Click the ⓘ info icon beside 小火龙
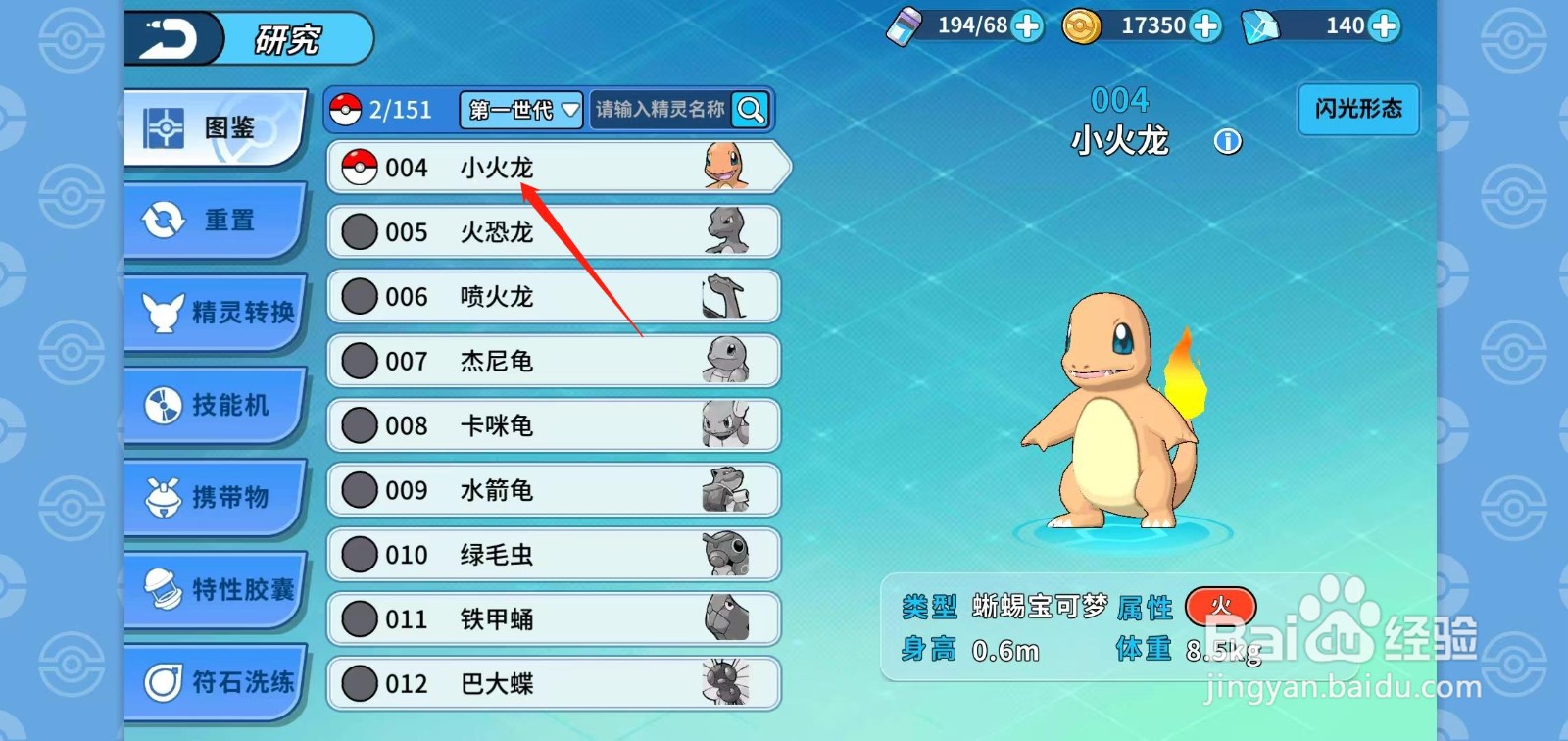Image resolution: width=1568 pixels, height=741 pixels. click(1228, 141)
